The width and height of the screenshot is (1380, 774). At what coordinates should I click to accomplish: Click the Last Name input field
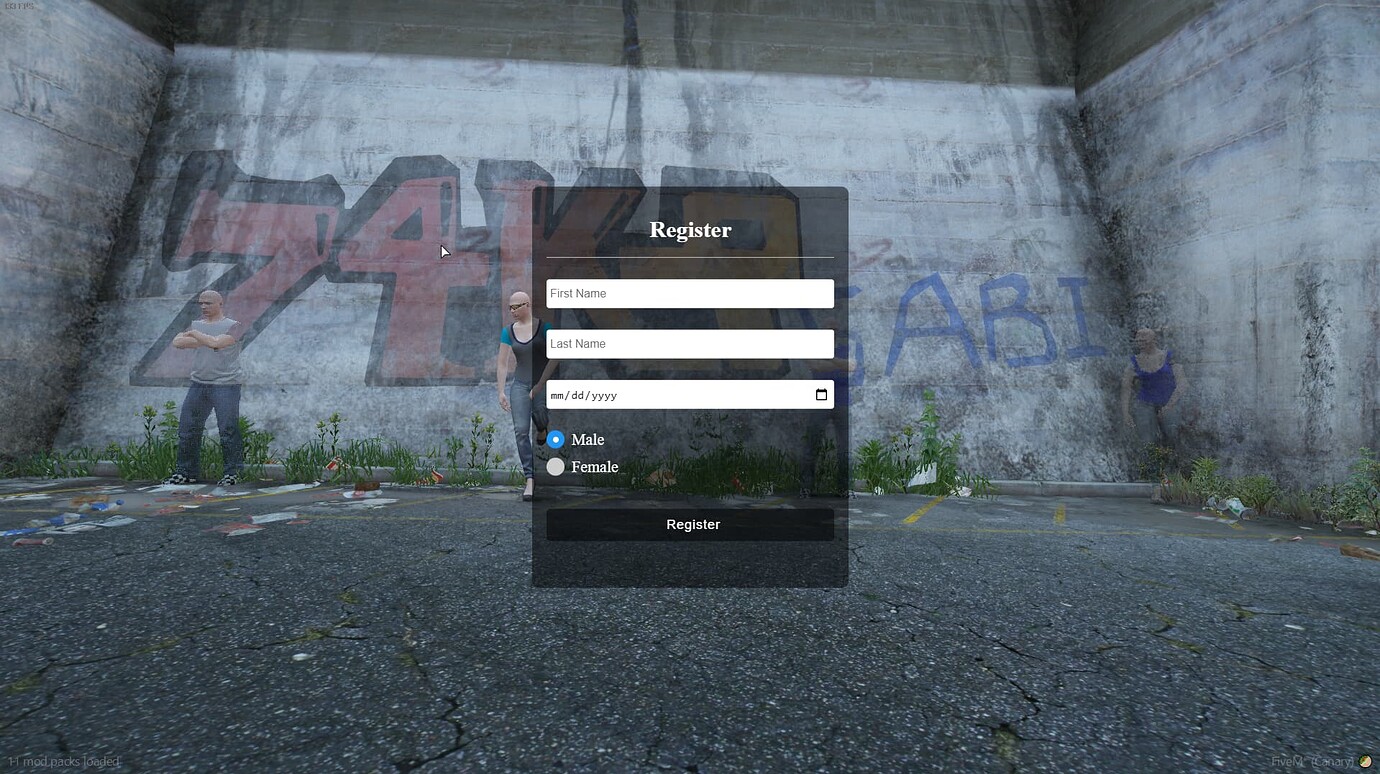click(x=690, y=343)
